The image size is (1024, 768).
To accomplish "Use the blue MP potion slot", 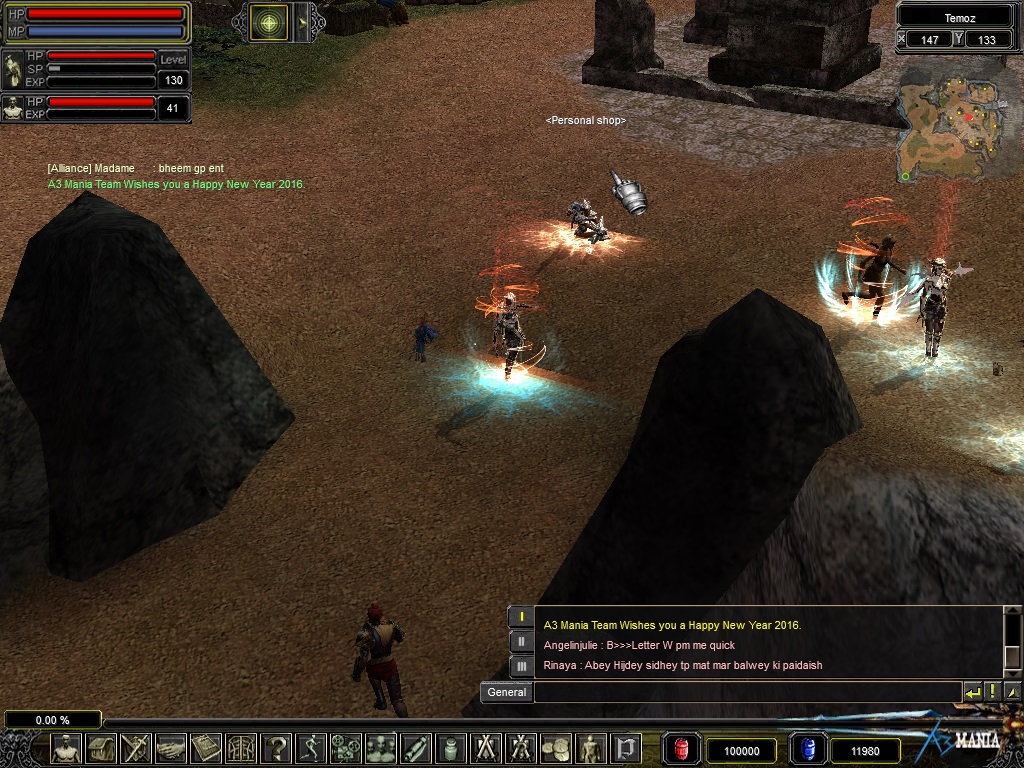I will point(808,749).
